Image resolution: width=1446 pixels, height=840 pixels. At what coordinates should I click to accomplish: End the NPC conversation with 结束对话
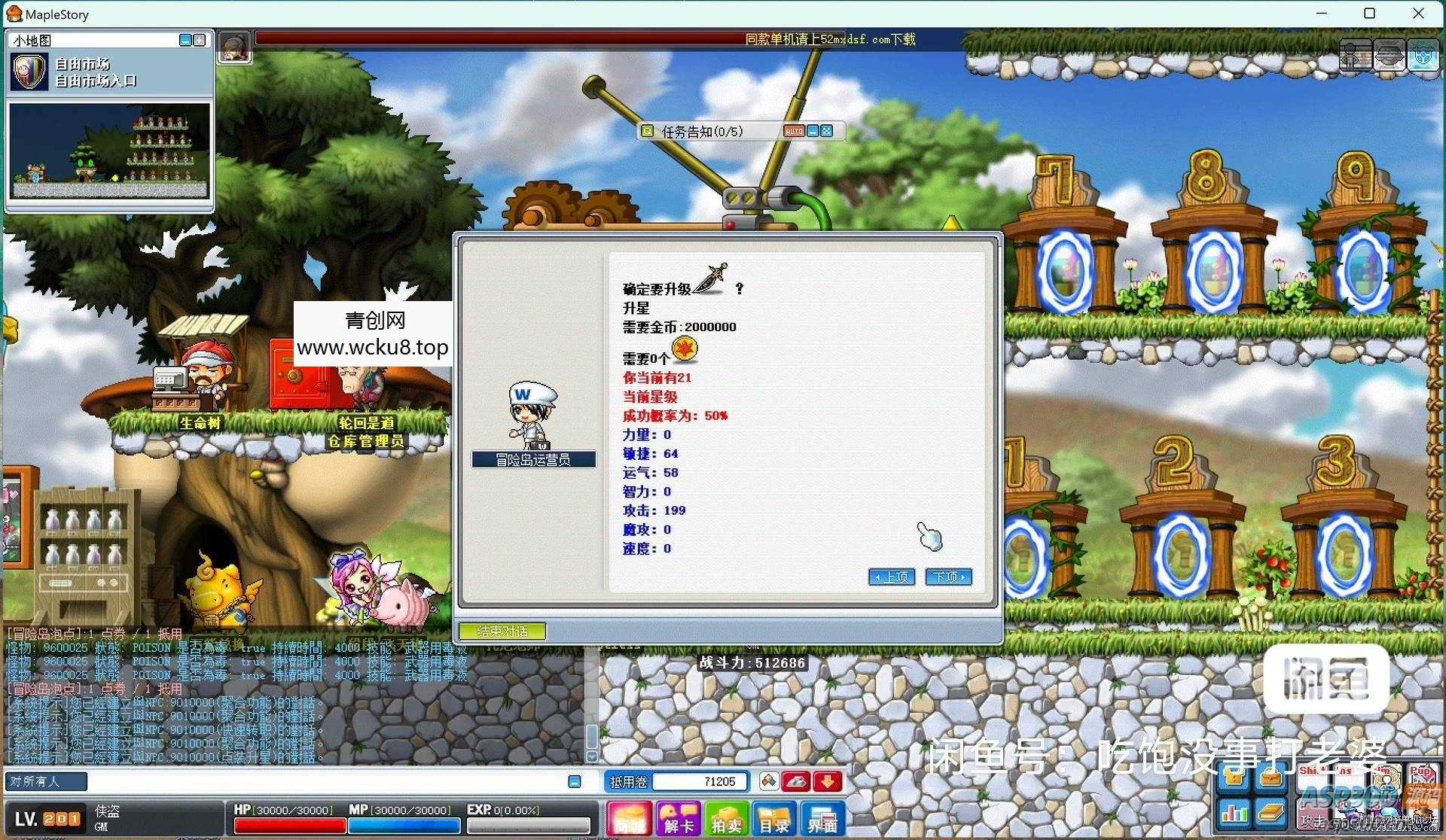coord(502,632)
